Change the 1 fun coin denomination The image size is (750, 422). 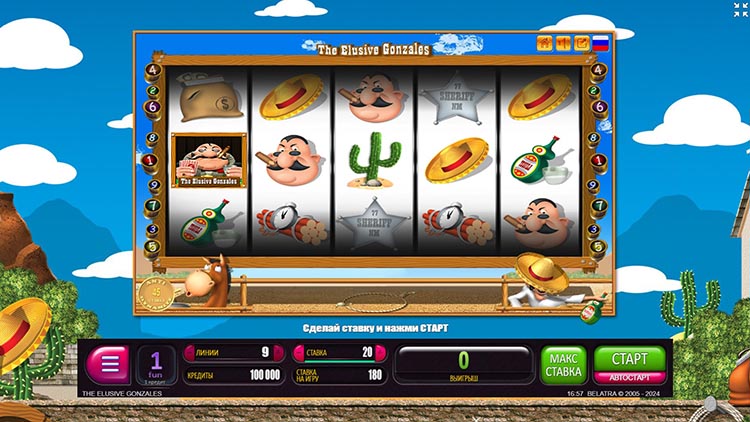coord(156,364)
